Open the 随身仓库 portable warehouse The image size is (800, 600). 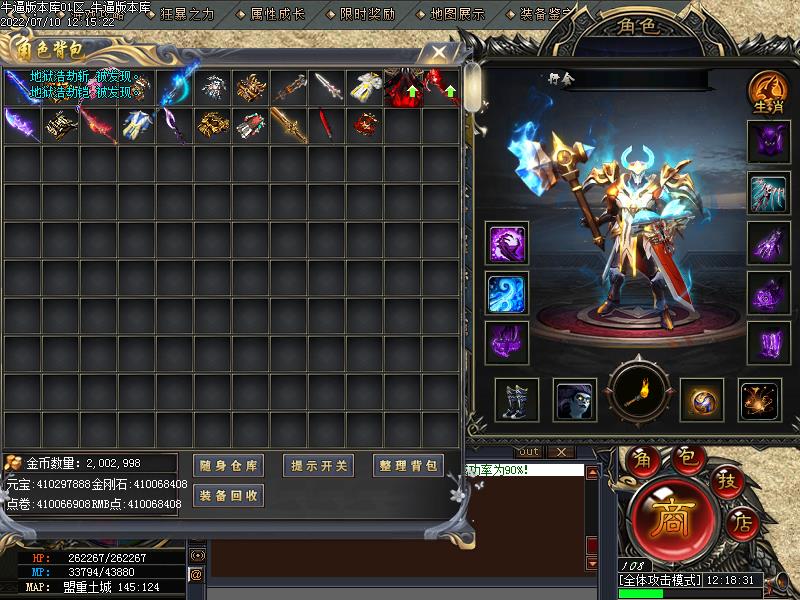coord(228,465)
